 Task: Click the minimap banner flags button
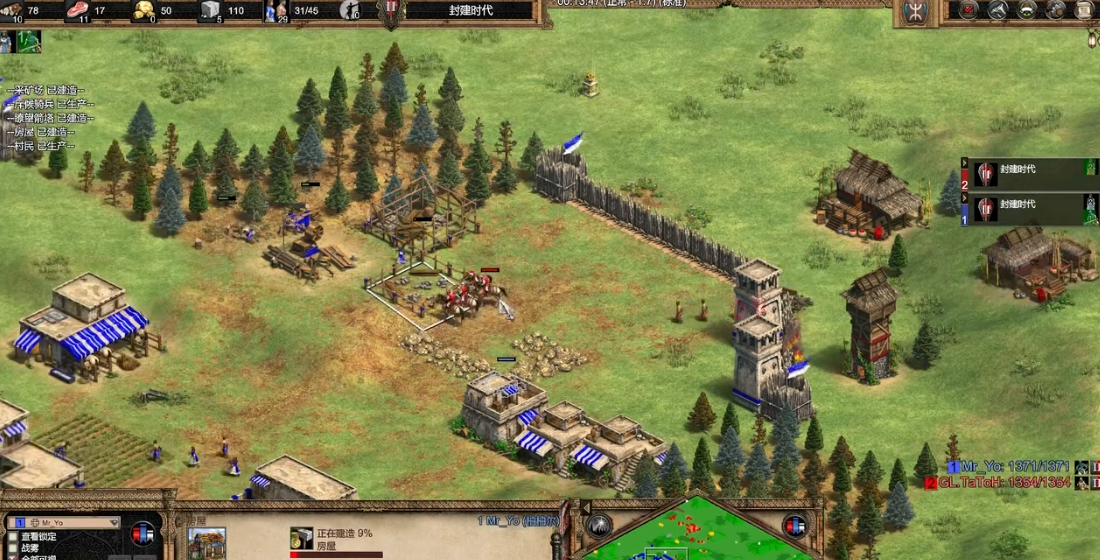[795, 526]
